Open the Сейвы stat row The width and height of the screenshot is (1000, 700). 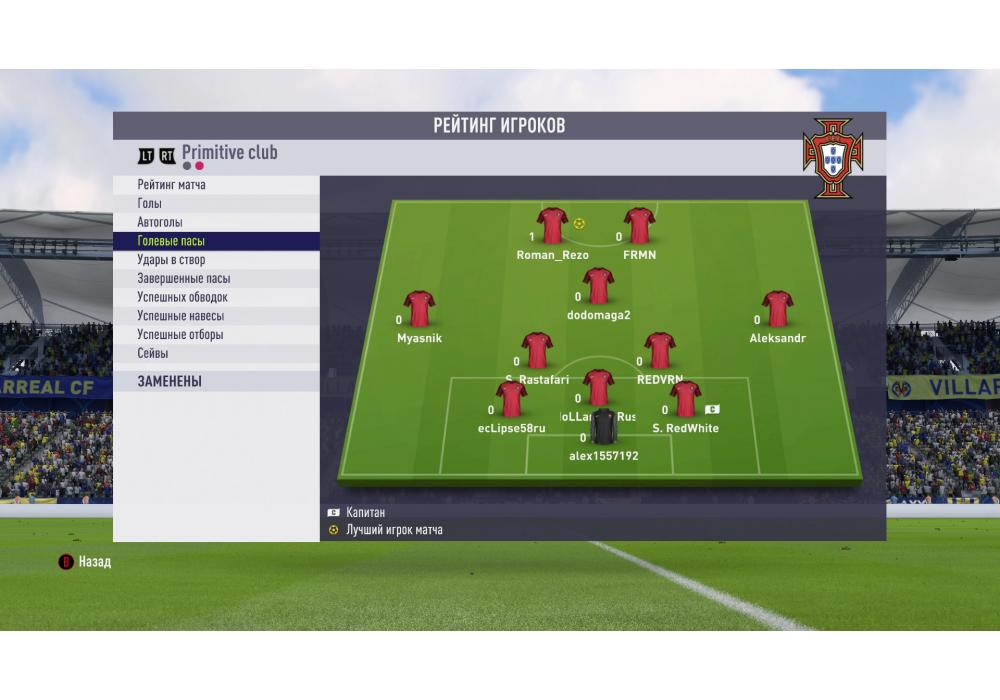click(216, 354)
